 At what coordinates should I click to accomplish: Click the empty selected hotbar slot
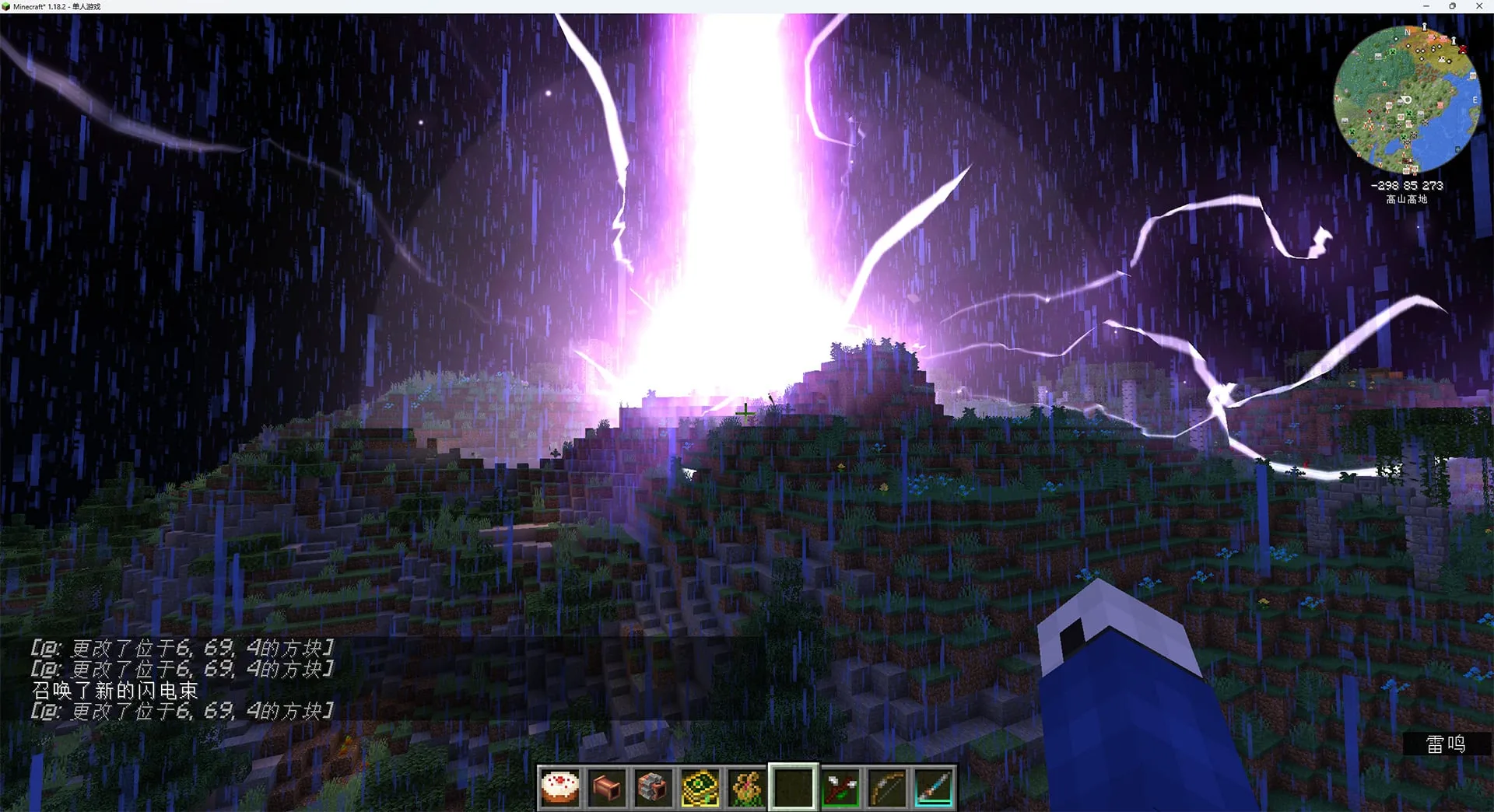(x=793, y=788)
